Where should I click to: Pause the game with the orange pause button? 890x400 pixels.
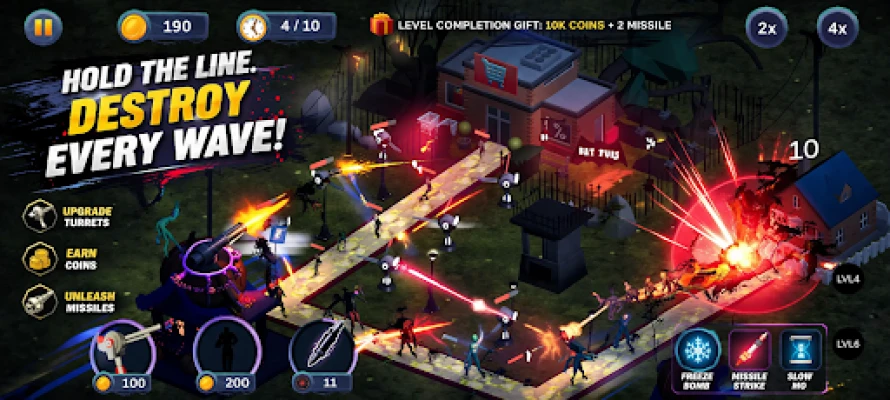(x=42, y=26)
